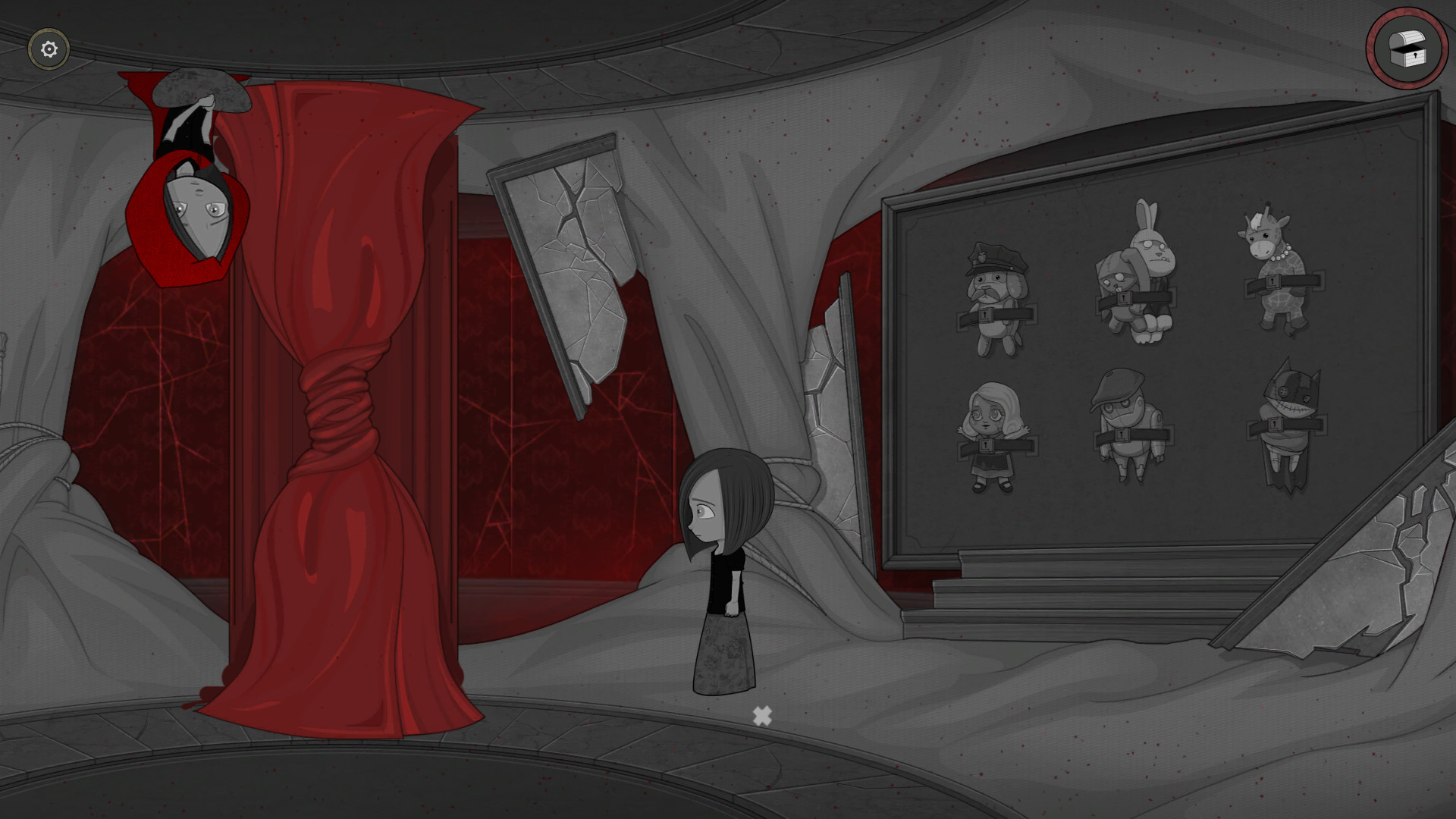
Task: Open the settings gear menu
Action: tap(47, 49)
